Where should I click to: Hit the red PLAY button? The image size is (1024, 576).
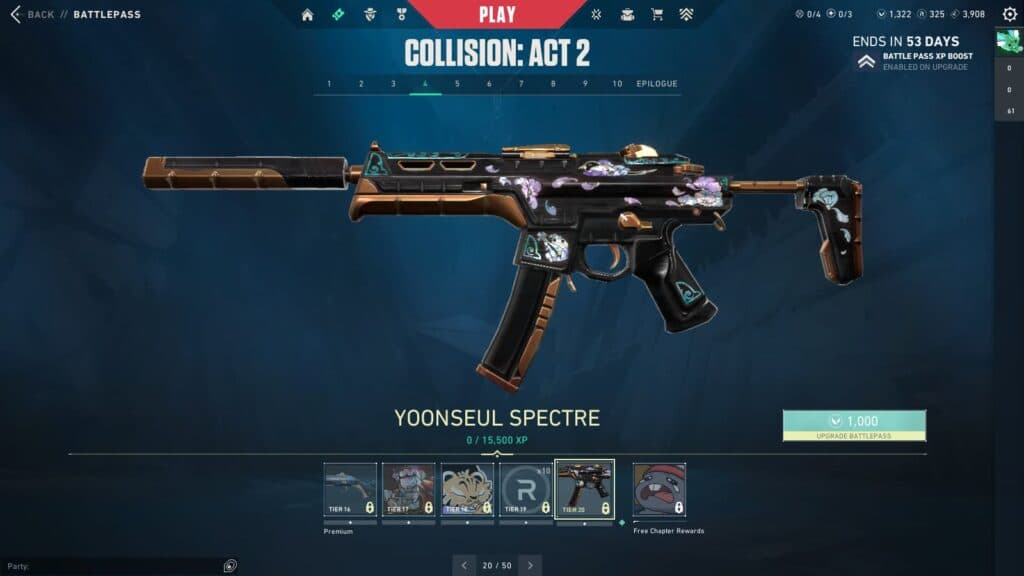pos(497,14)
